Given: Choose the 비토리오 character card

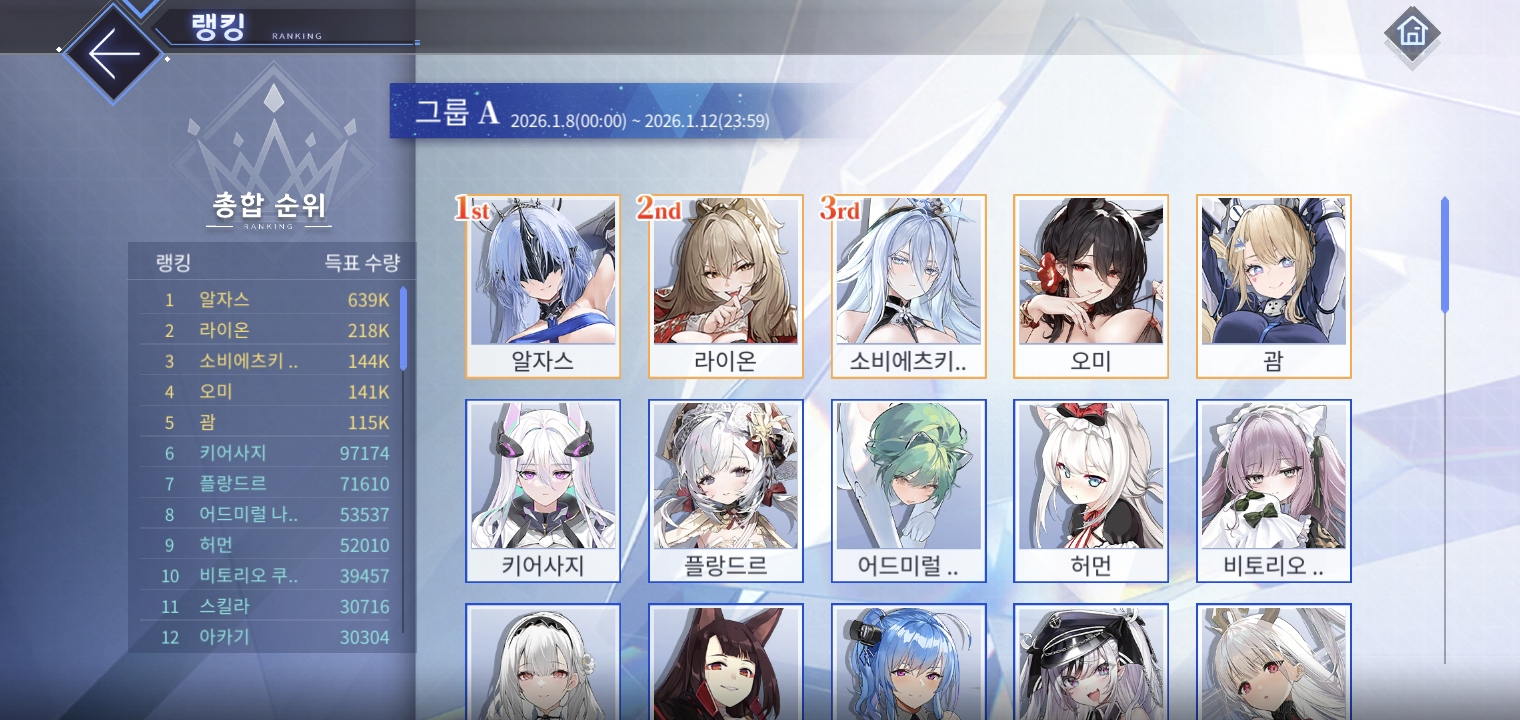Looking at the screenshot, I should pyautogui.click(x=1274, y=490).
